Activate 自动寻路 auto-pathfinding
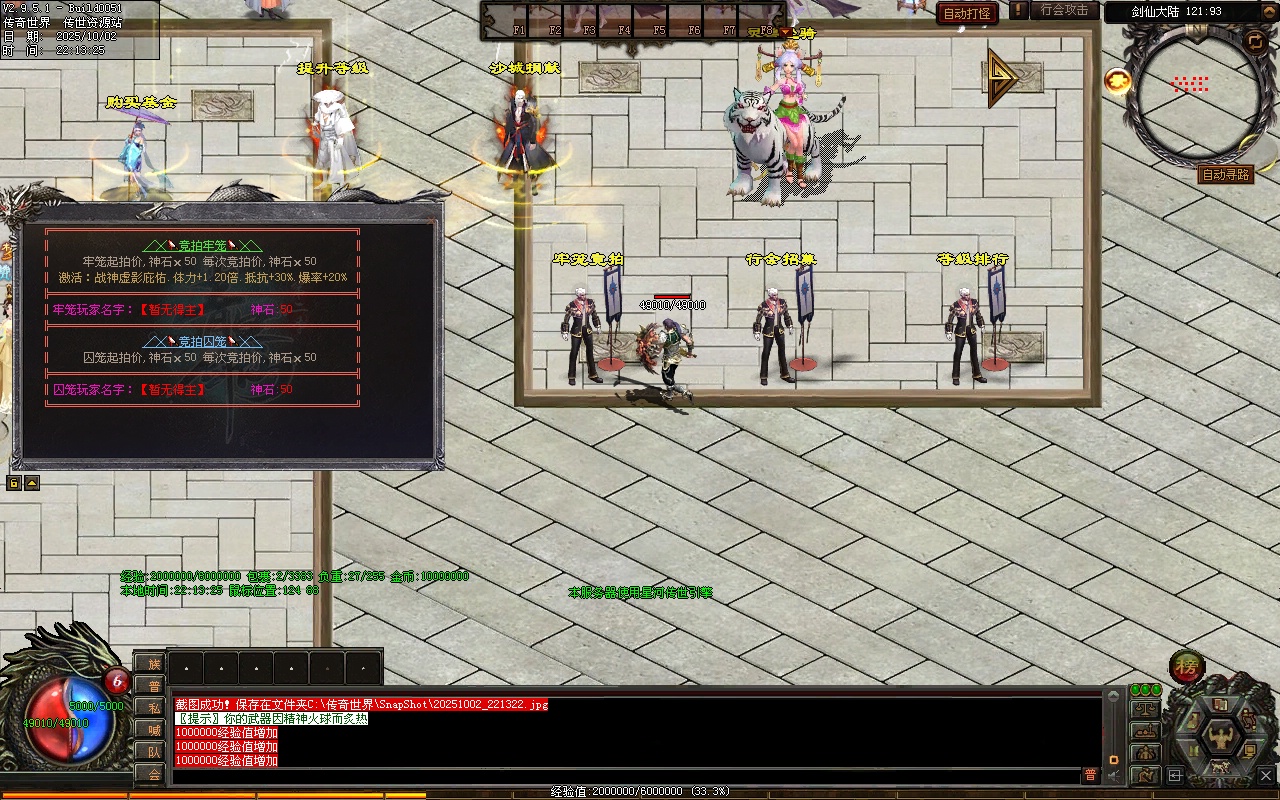 tap(1225, 174)
